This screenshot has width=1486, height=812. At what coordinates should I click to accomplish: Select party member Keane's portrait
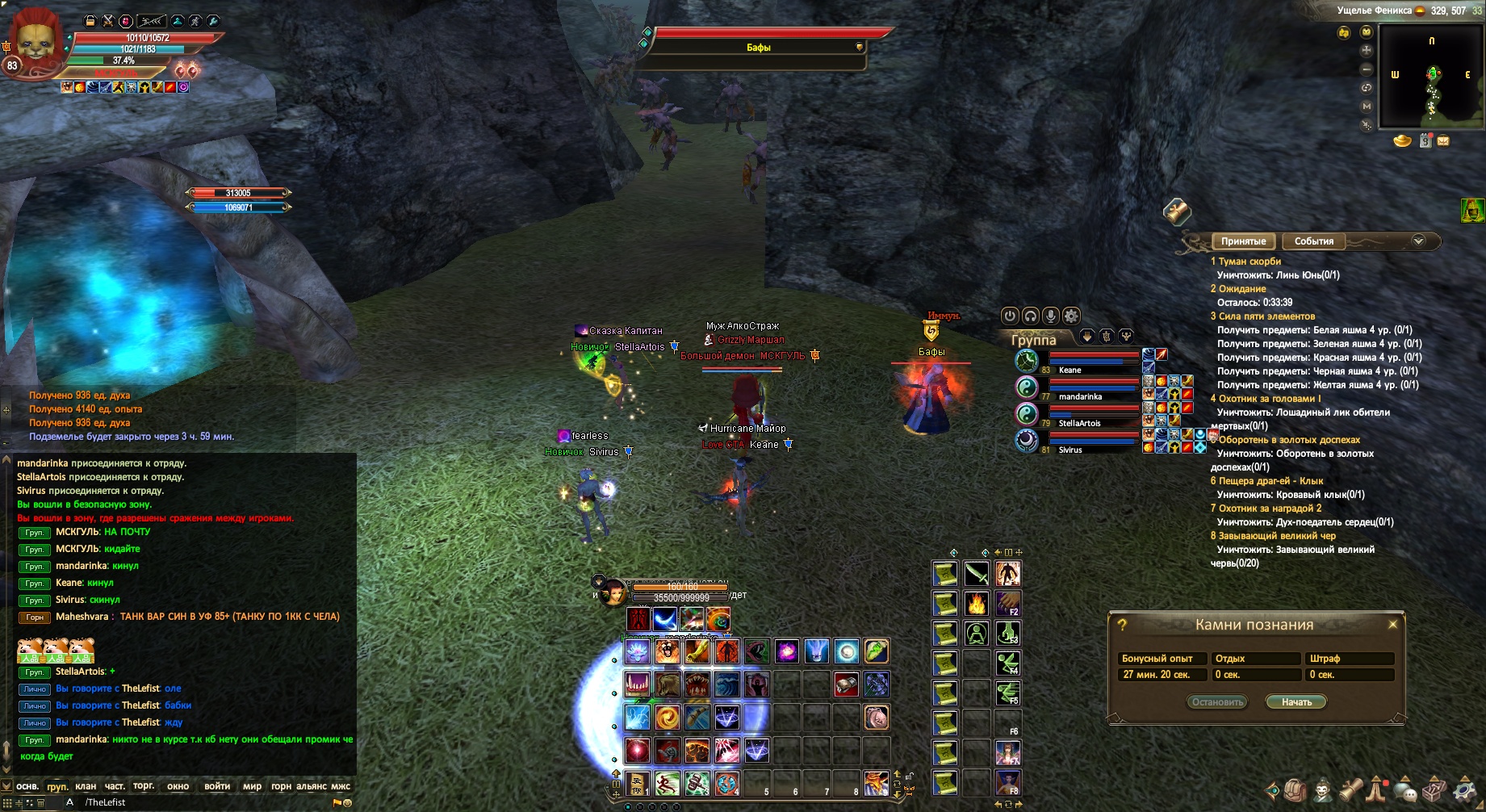point(1026,361)
